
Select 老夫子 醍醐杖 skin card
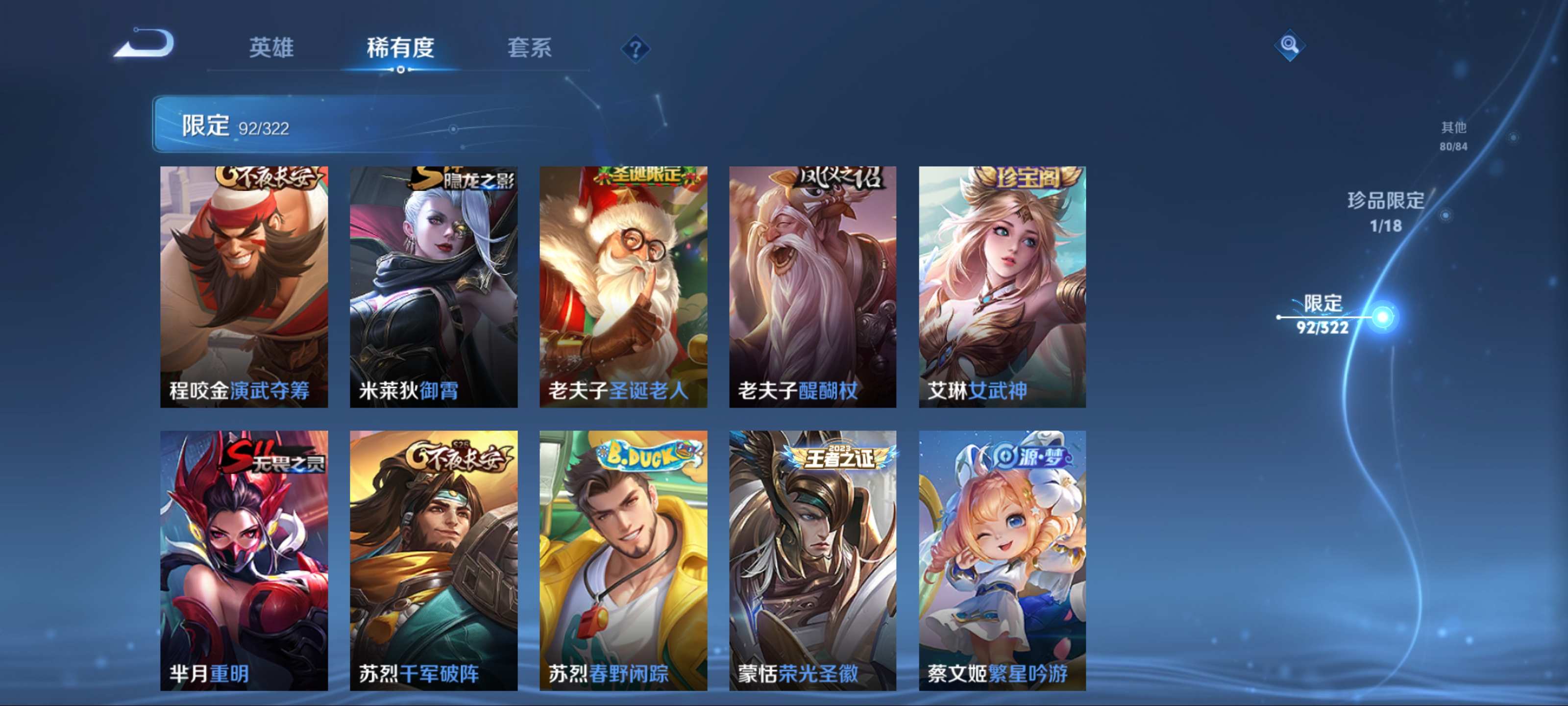pyautogui.click(x=812, y=286)
